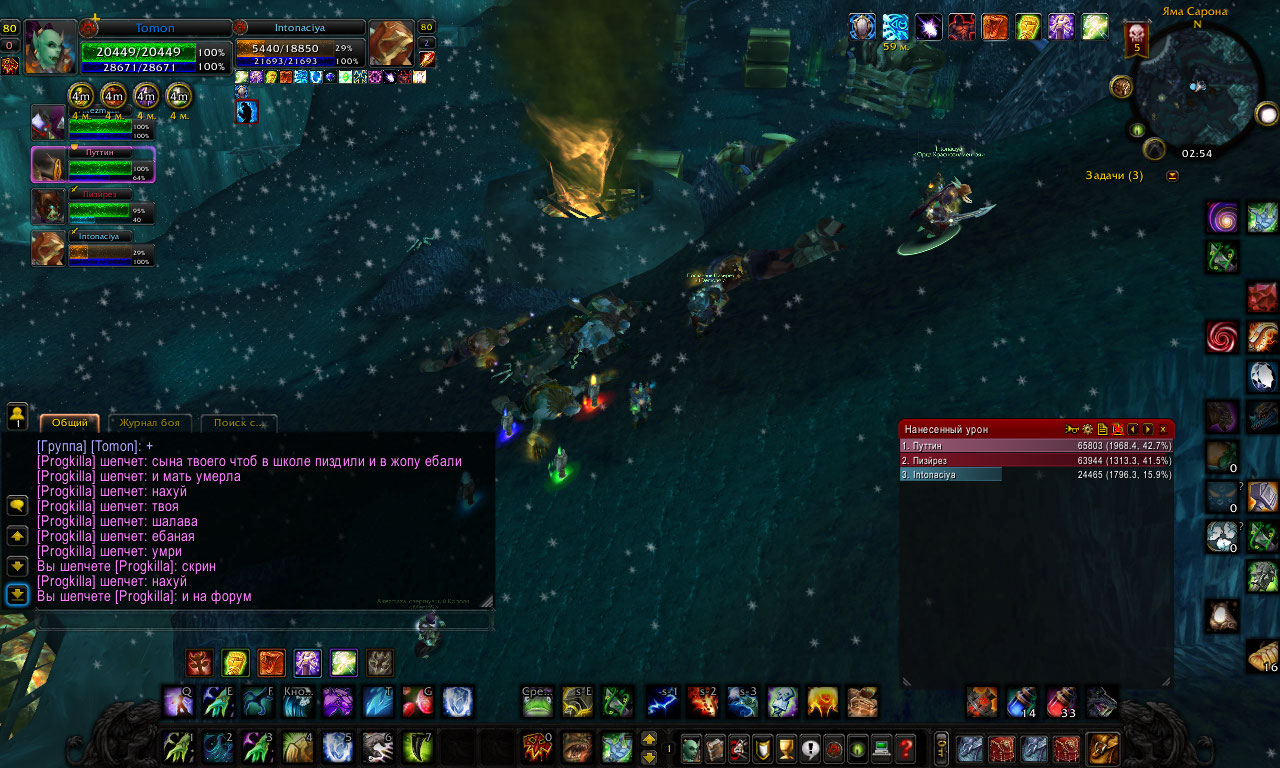This screenshot has height=768, width=1280.
Task: Click the minimap of Яма Сарона
Action: click(x=1196, y=88)
